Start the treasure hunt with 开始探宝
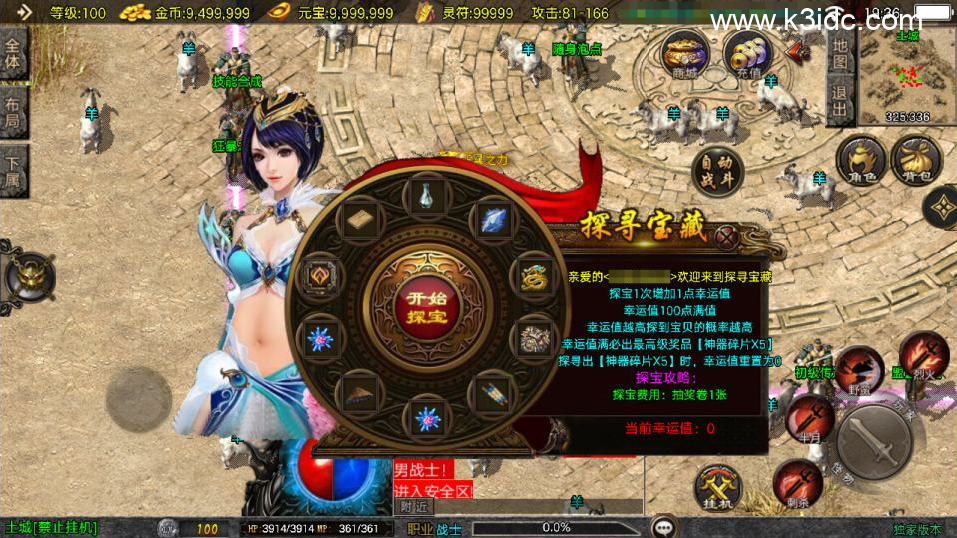Viewport: 957px width, 538px height. [427, 307]
